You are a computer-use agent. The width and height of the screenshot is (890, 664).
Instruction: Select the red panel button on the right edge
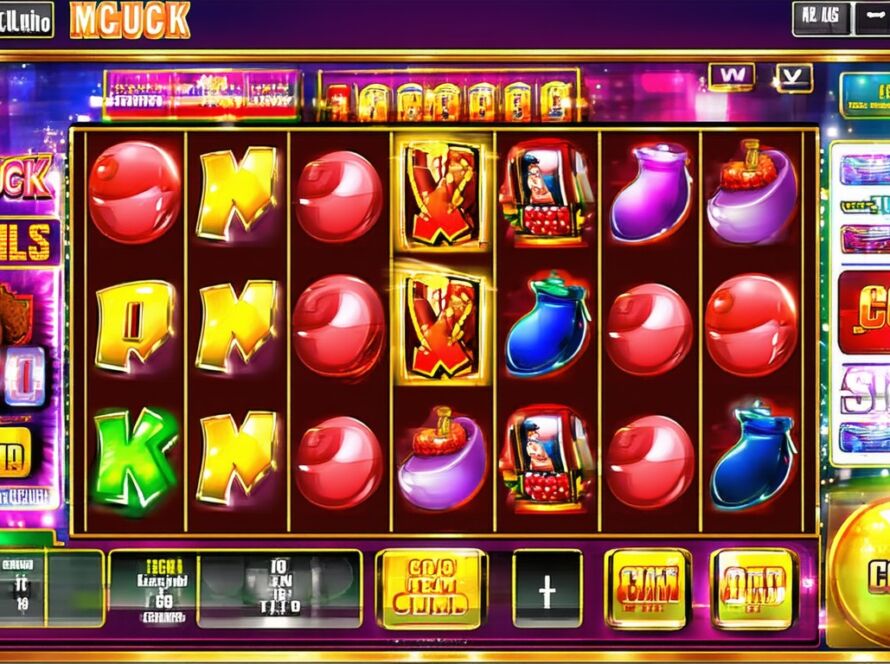(x=865, y=312)
